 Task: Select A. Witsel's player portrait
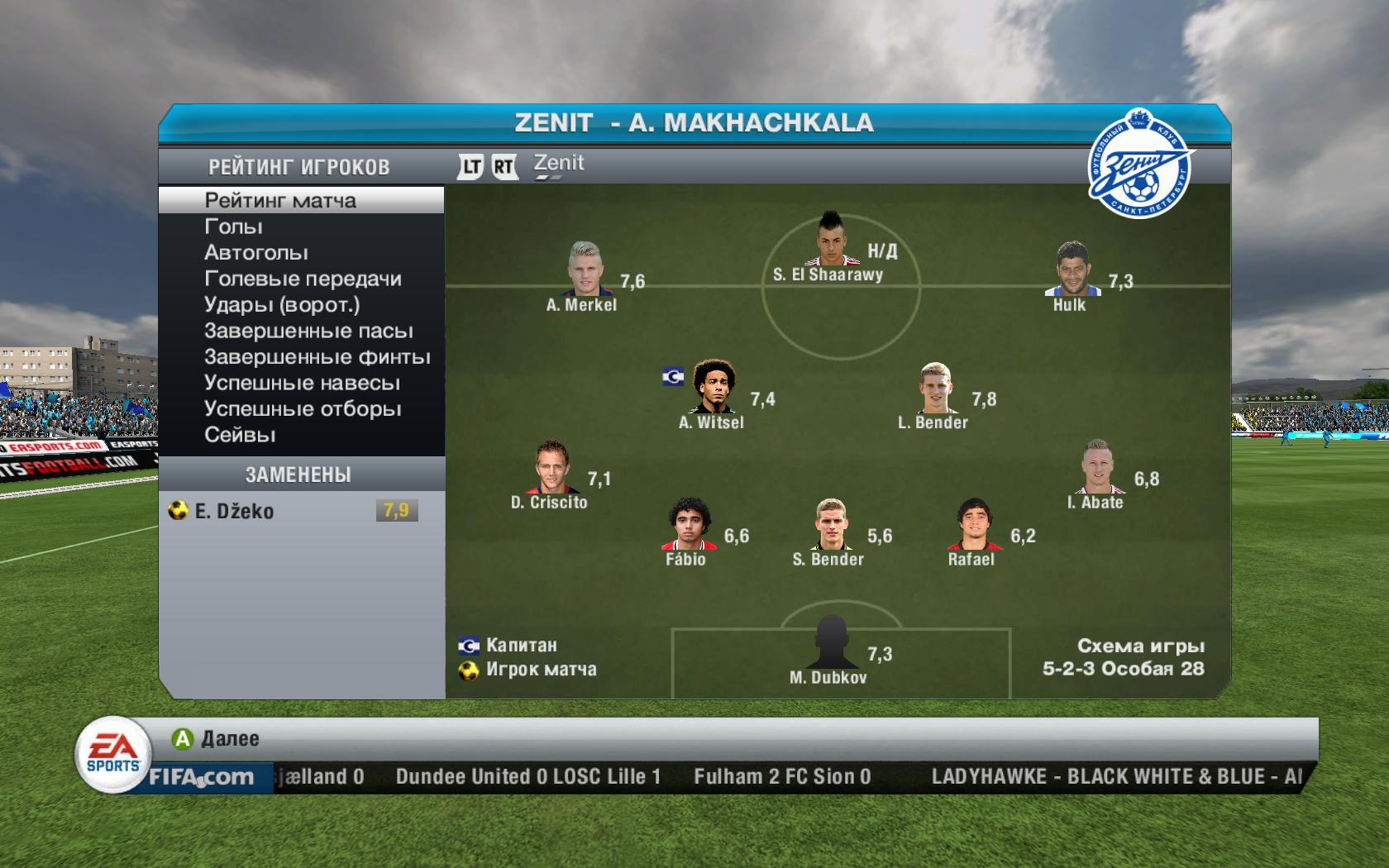(712, 386)
